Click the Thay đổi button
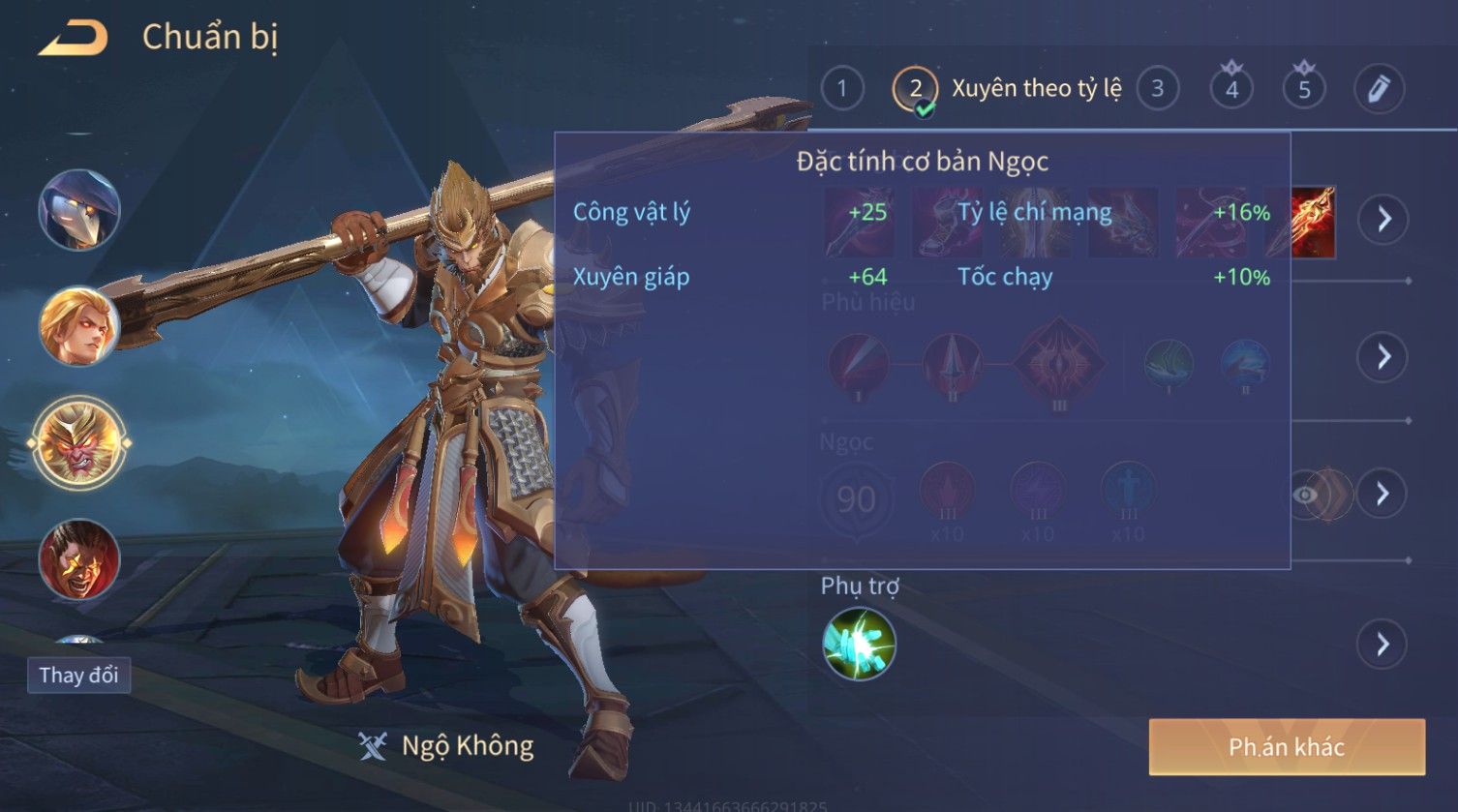The height and width of the screenshot is (812, 1458). [78, 675]
